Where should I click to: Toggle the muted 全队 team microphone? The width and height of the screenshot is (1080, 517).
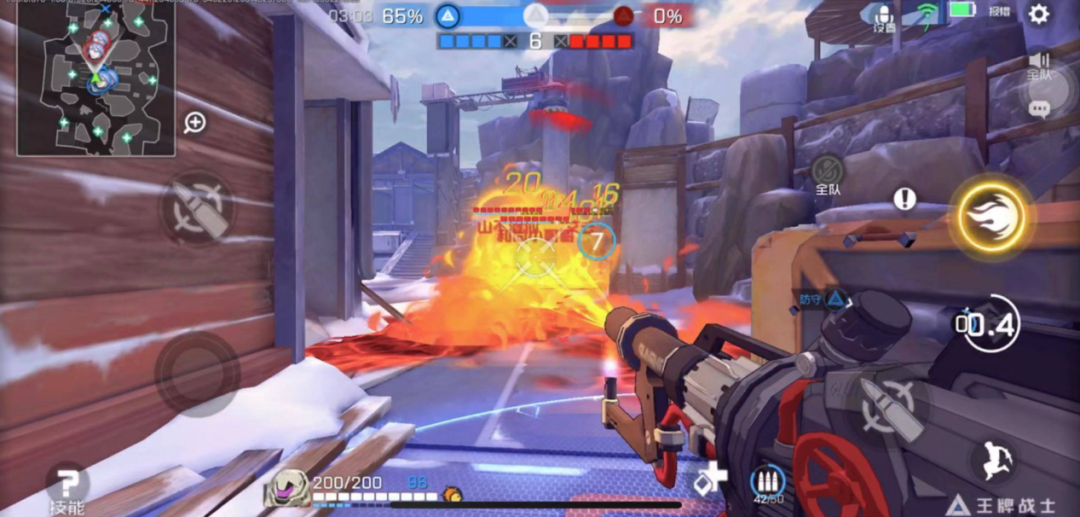[827, 173]
